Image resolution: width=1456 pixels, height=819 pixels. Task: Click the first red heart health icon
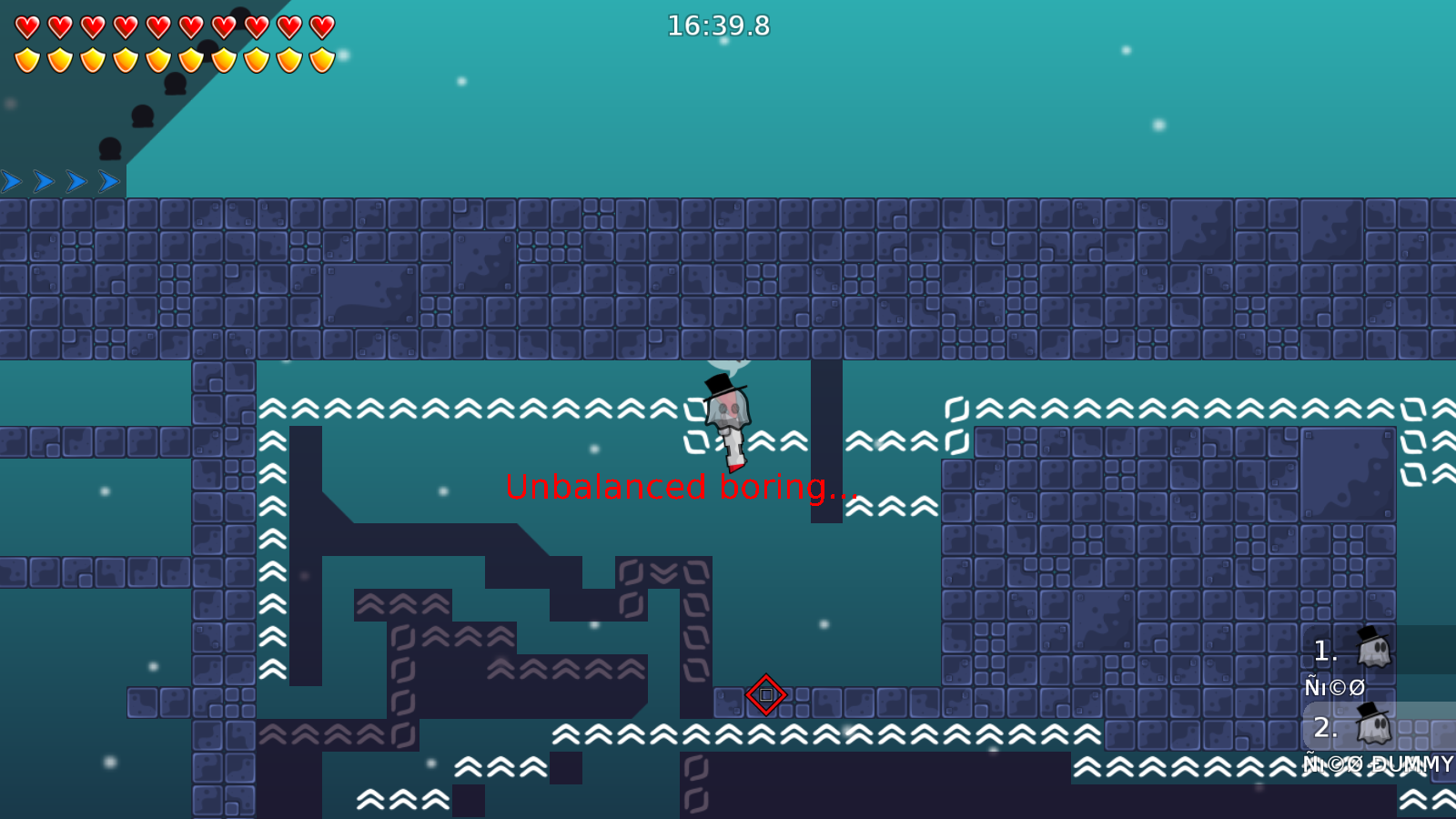26,25
